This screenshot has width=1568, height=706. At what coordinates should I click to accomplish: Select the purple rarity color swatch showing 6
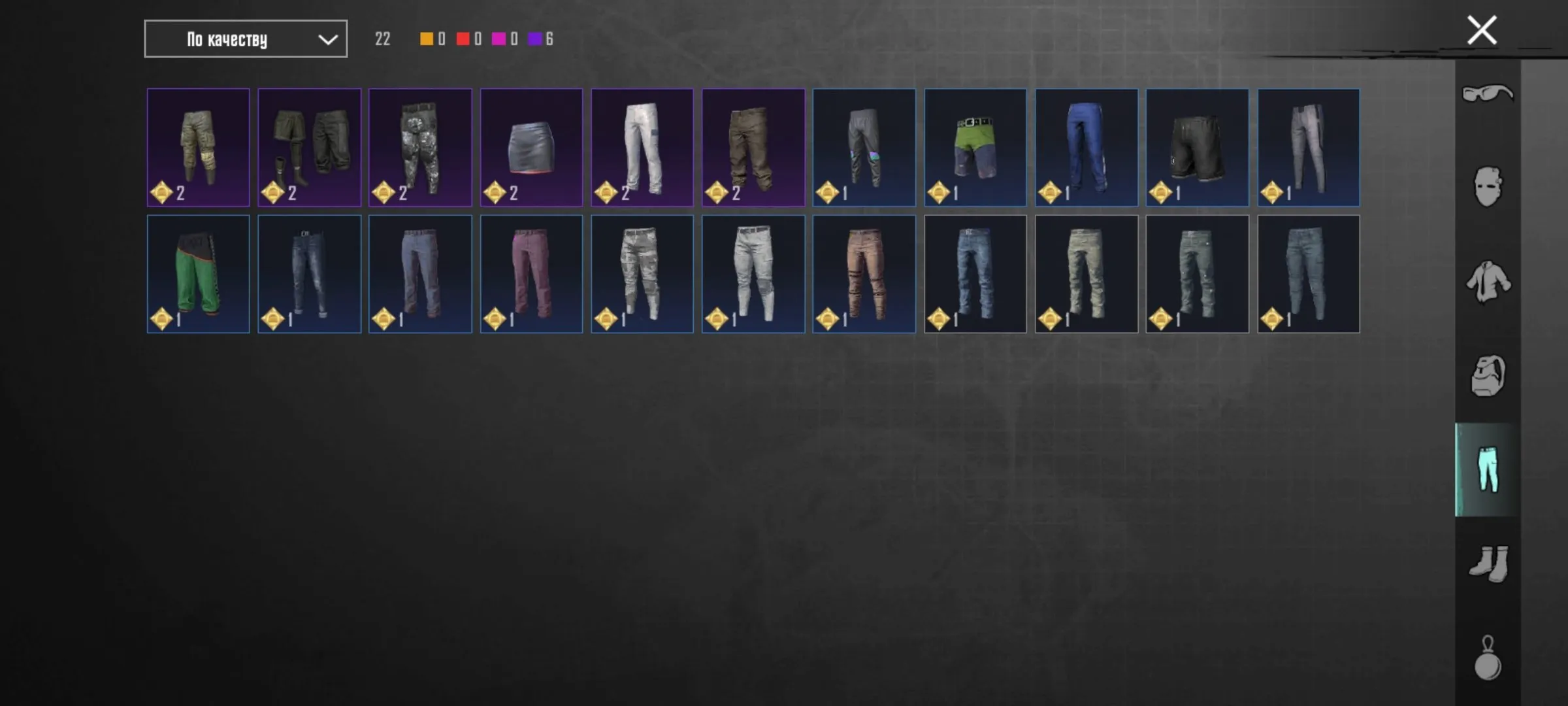point(536,39)
